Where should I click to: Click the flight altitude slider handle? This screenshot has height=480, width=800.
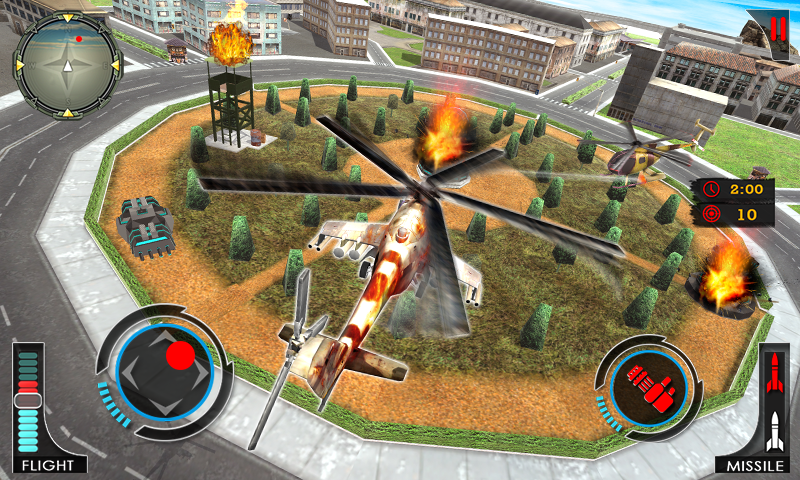tap(27, 400)
